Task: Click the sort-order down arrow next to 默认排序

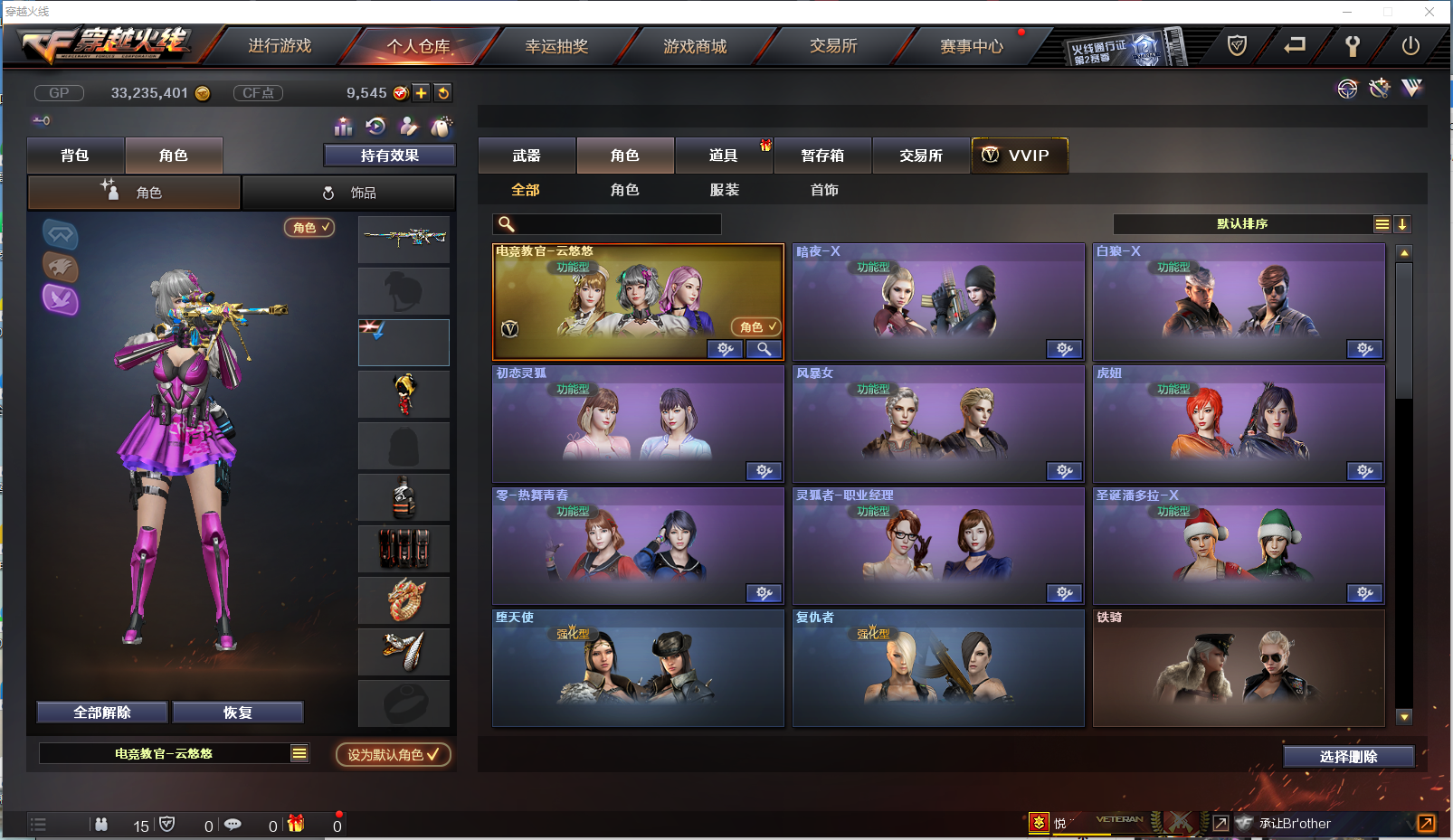Action: point(1402,223)
